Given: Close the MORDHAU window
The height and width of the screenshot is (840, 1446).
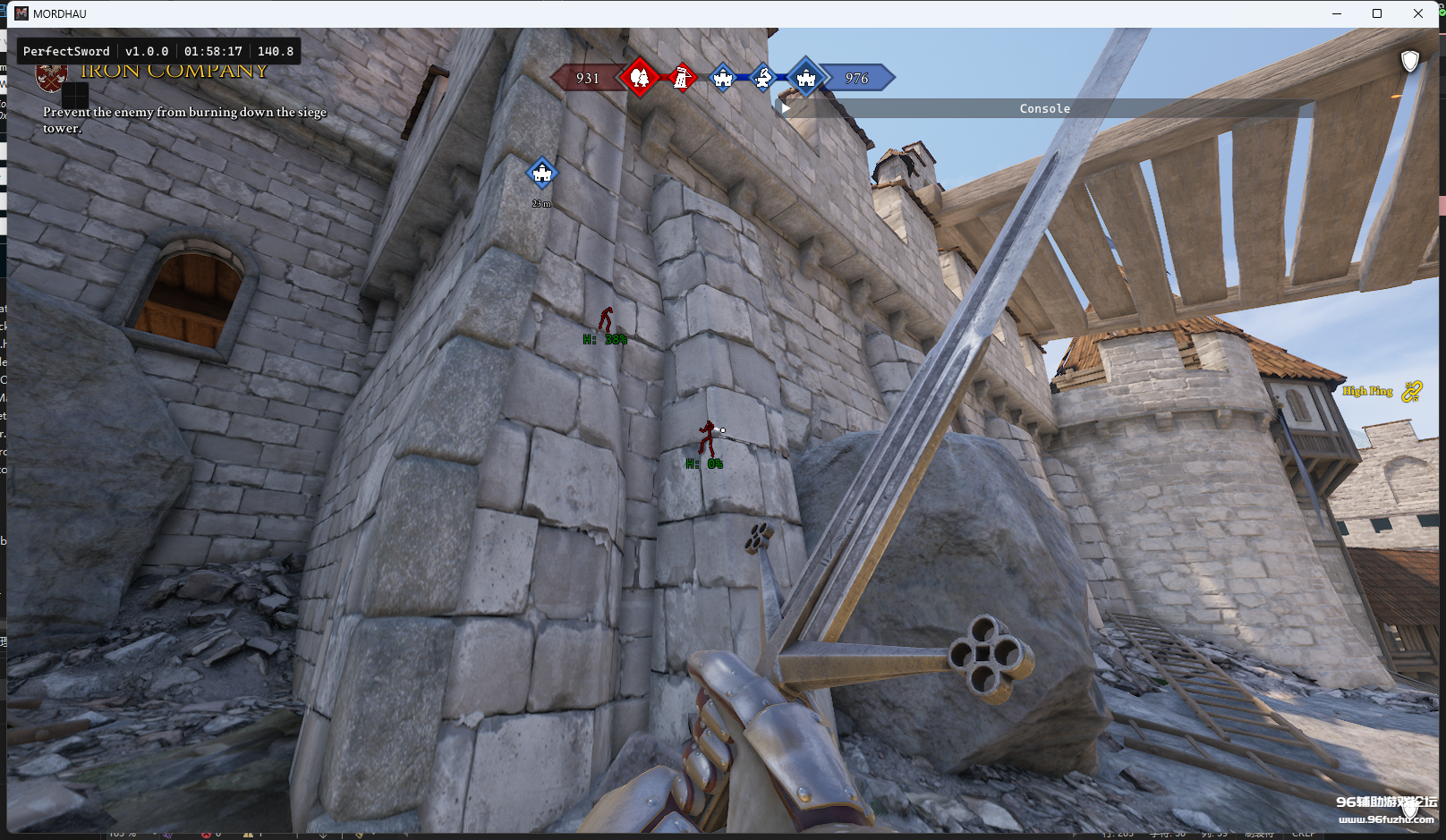Looking at the screenshot, I should tap(1418, 13).
